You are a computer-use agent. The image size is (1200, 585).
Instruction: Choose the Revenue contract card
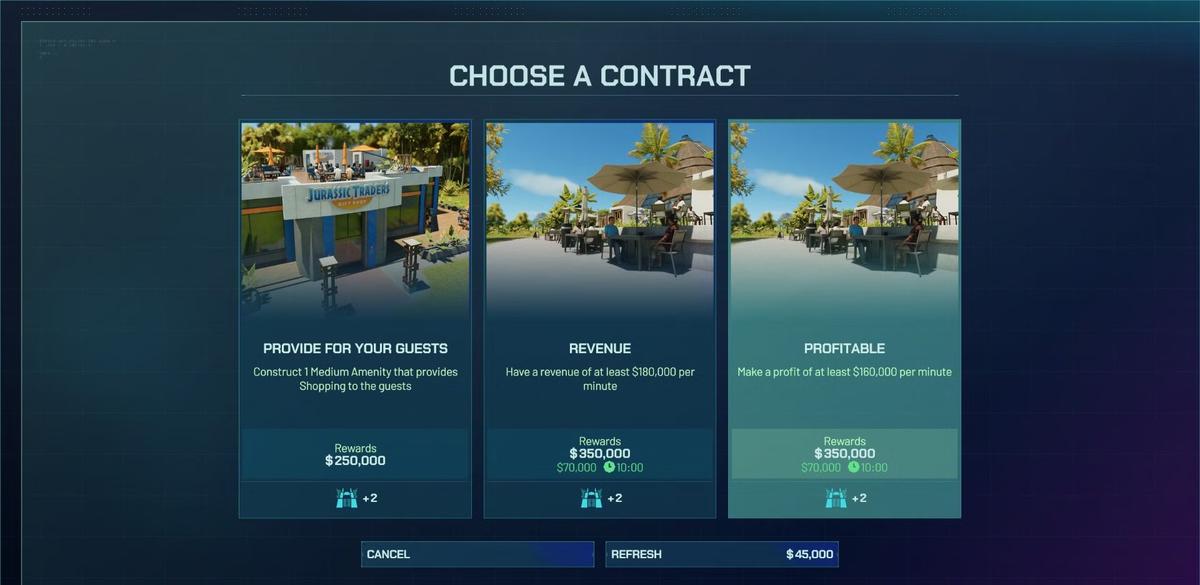pyautogui.click(x=600, y=320)
